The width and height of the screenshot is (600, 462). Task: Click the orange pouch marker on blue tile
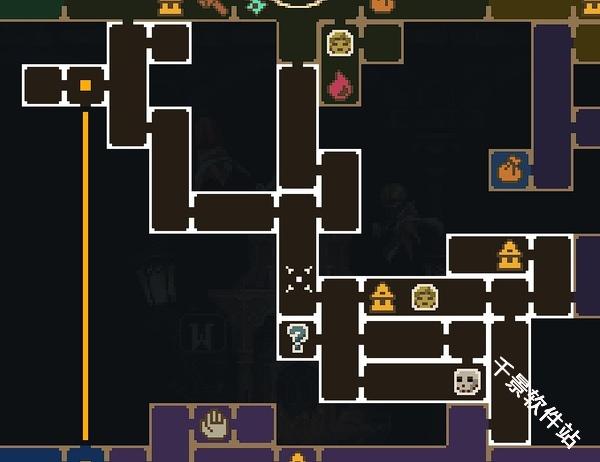coord(510,169)
